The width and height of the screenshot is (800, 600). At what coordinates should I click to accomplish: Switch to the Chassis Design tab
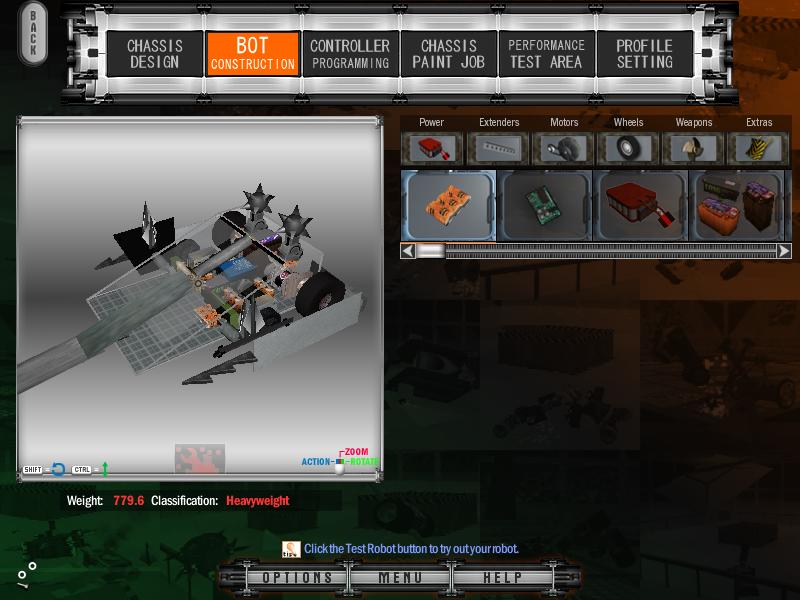[154, 54]
